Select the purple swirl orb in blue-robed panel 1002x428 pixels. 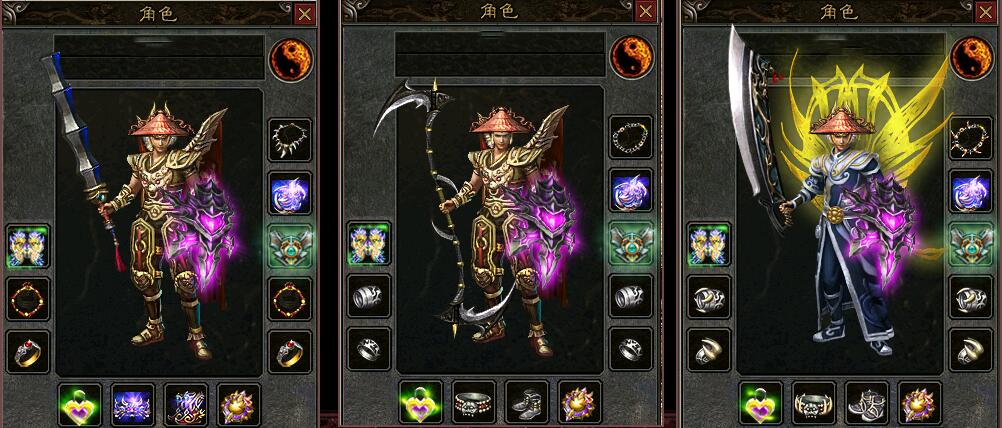tap(970, 192)
